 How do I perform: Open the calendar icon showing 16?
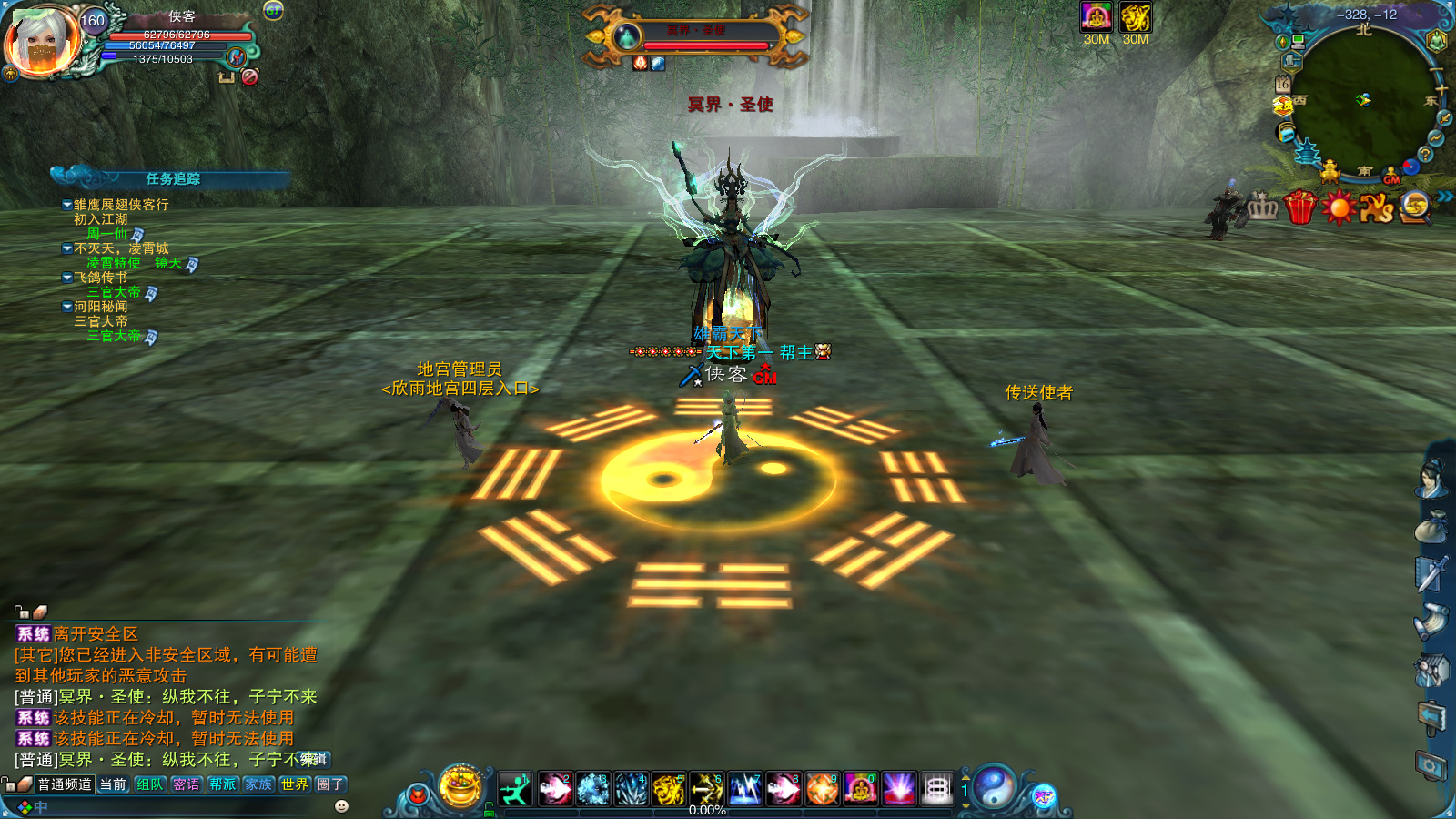click(1283, 84)
